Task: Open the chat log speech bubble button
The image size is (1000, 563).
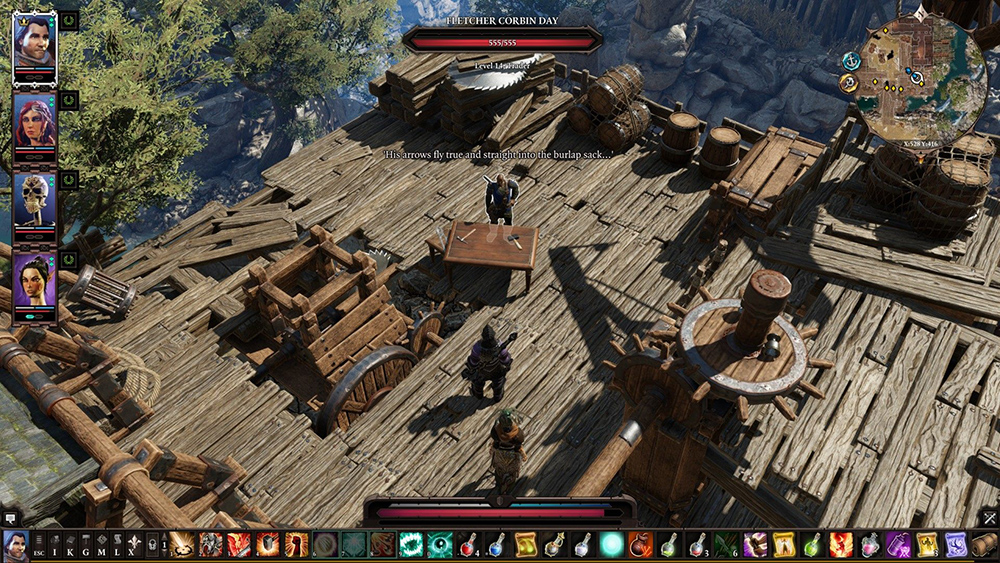Action: coord(9,518)
